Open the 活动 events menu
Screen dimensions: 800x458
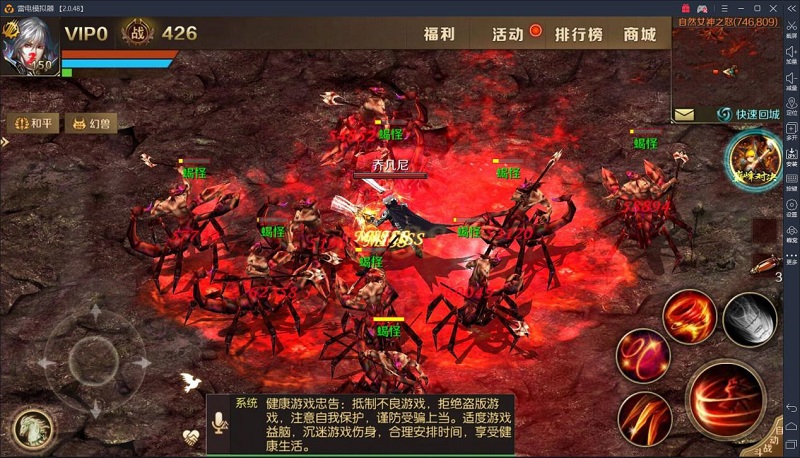click(x=508, y=34)
